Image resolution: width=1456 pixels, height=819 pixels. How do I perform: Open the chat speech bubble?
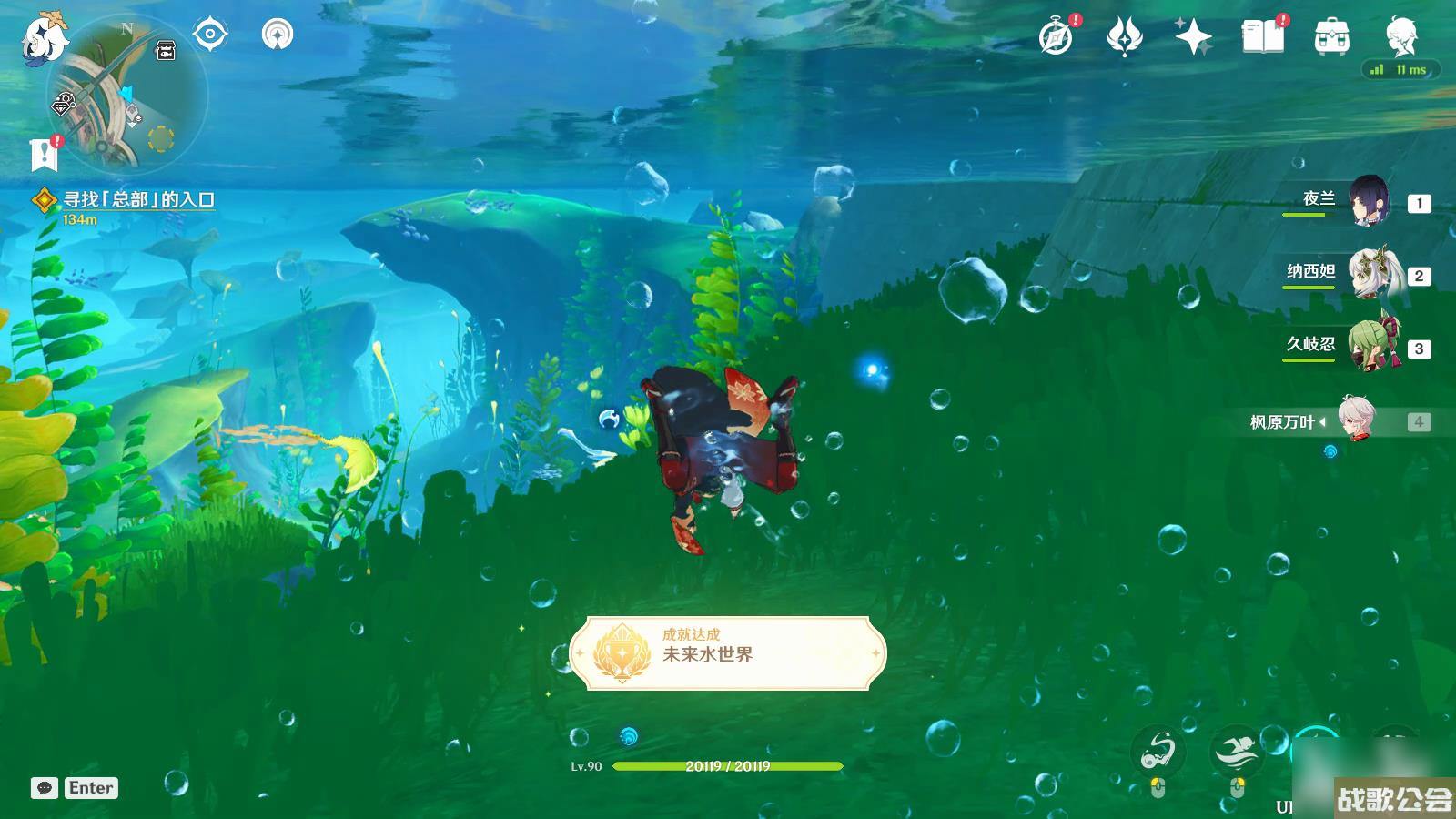[x=45, y=788]
